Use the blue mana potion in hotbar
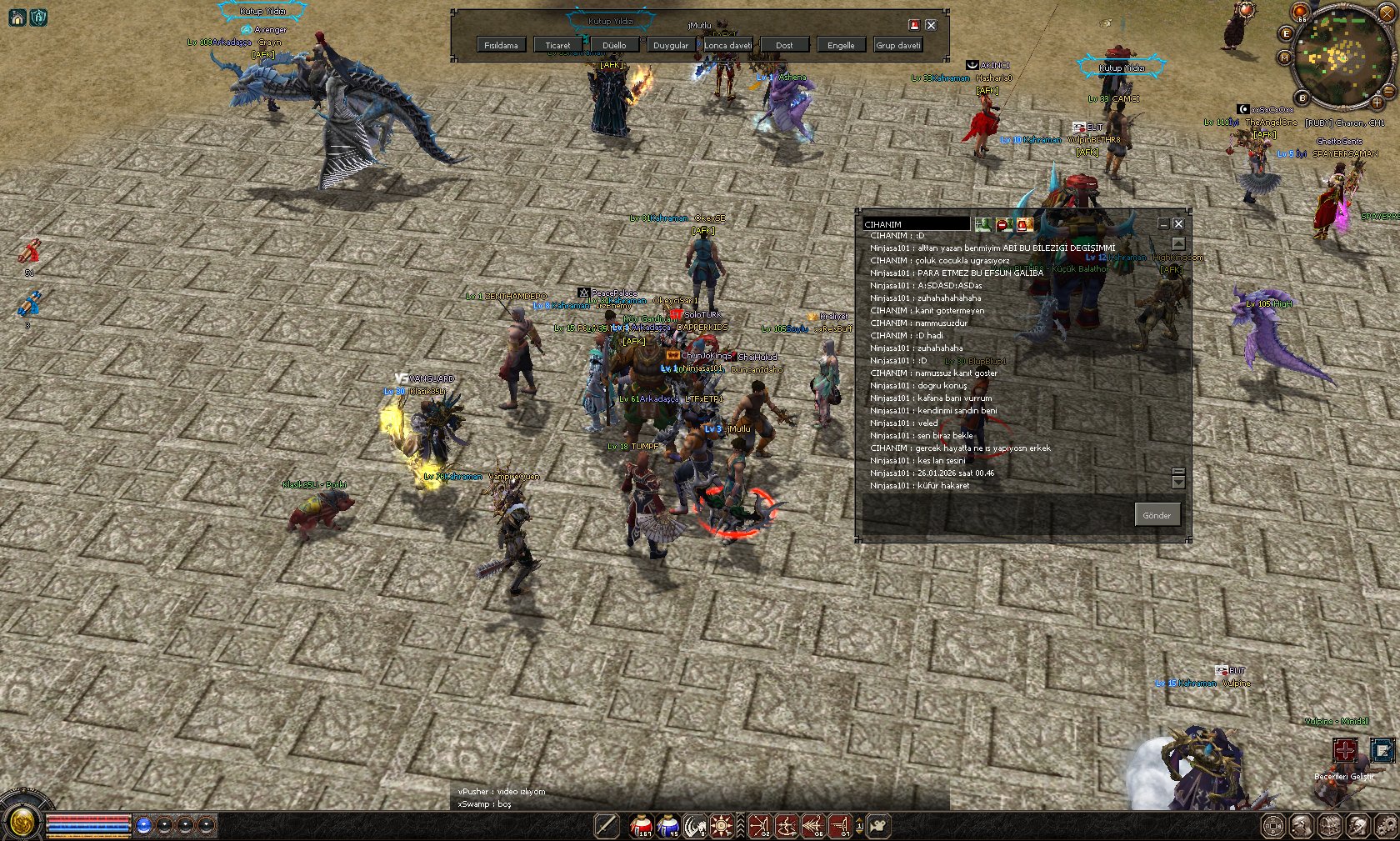Viewport: 1400px width, 841px height. [x=668, y=826]
